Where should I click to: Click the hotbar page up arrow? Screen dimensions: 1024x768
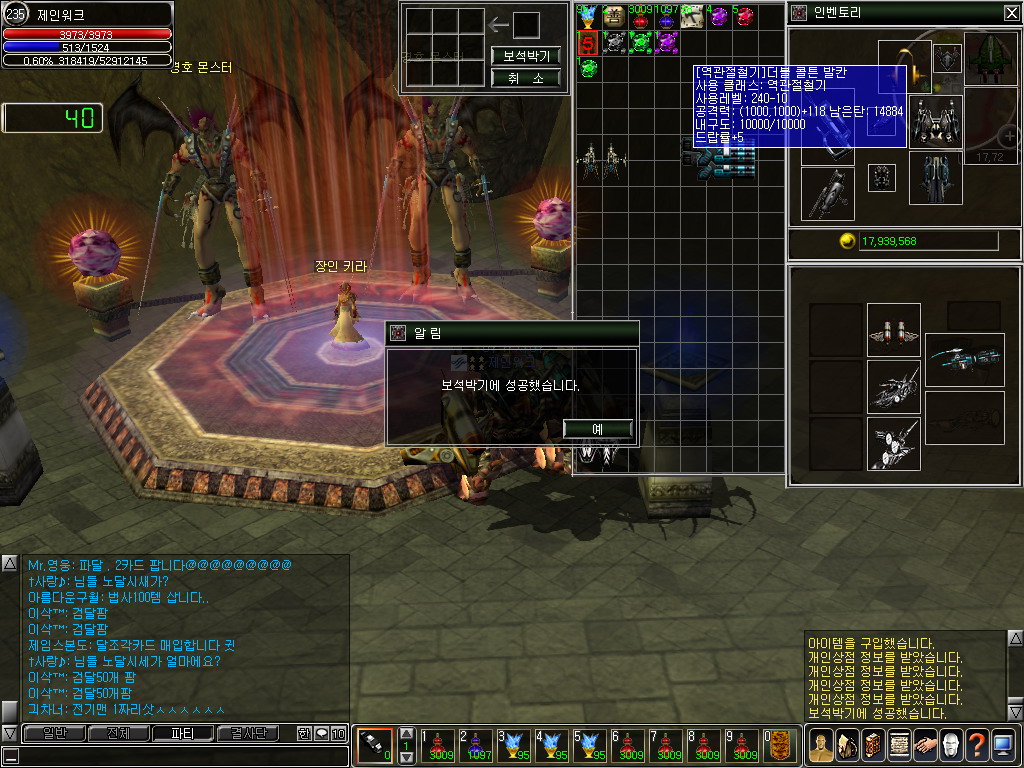pyautogui.click(x=406, y=734)
